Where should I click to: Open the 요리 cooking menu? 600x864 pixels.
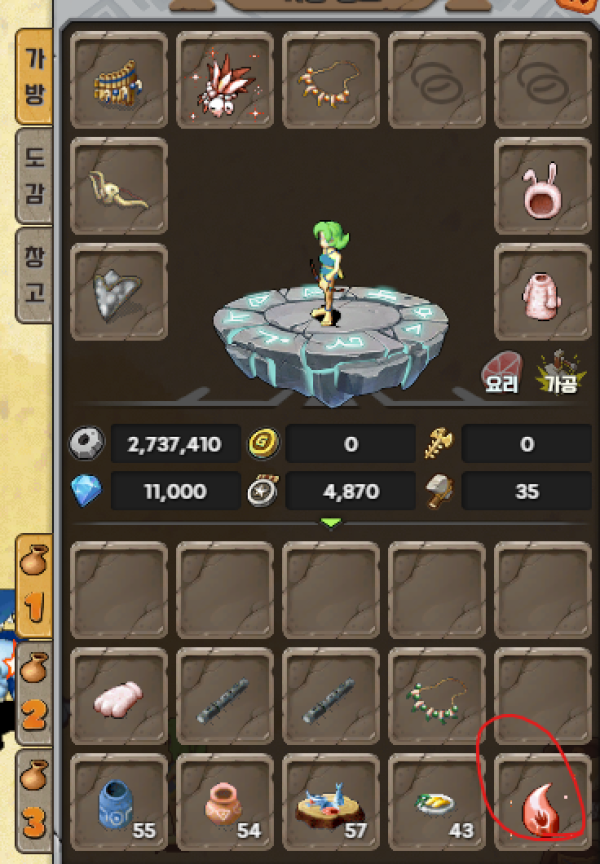pyautogui.click(x=502, y=370)
